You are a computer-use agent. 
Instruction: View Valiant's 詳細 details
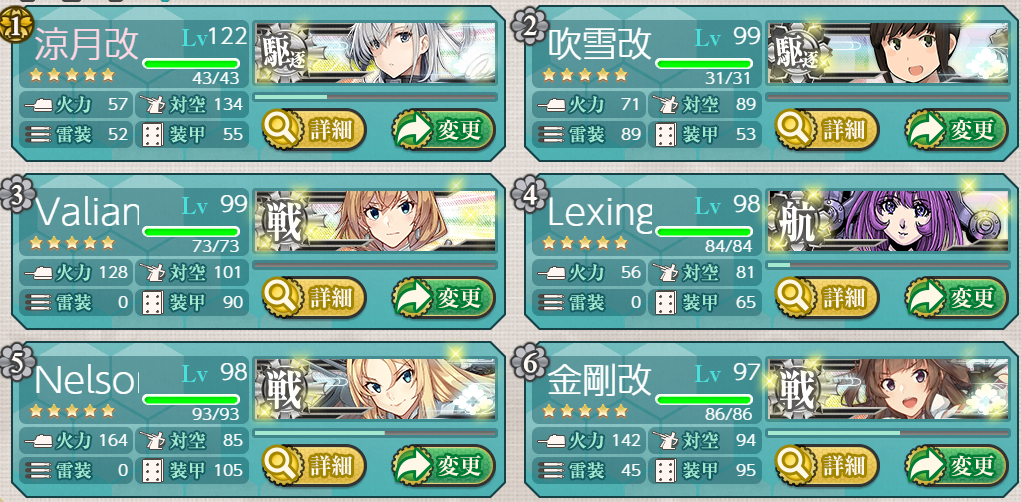pos(314,297)
